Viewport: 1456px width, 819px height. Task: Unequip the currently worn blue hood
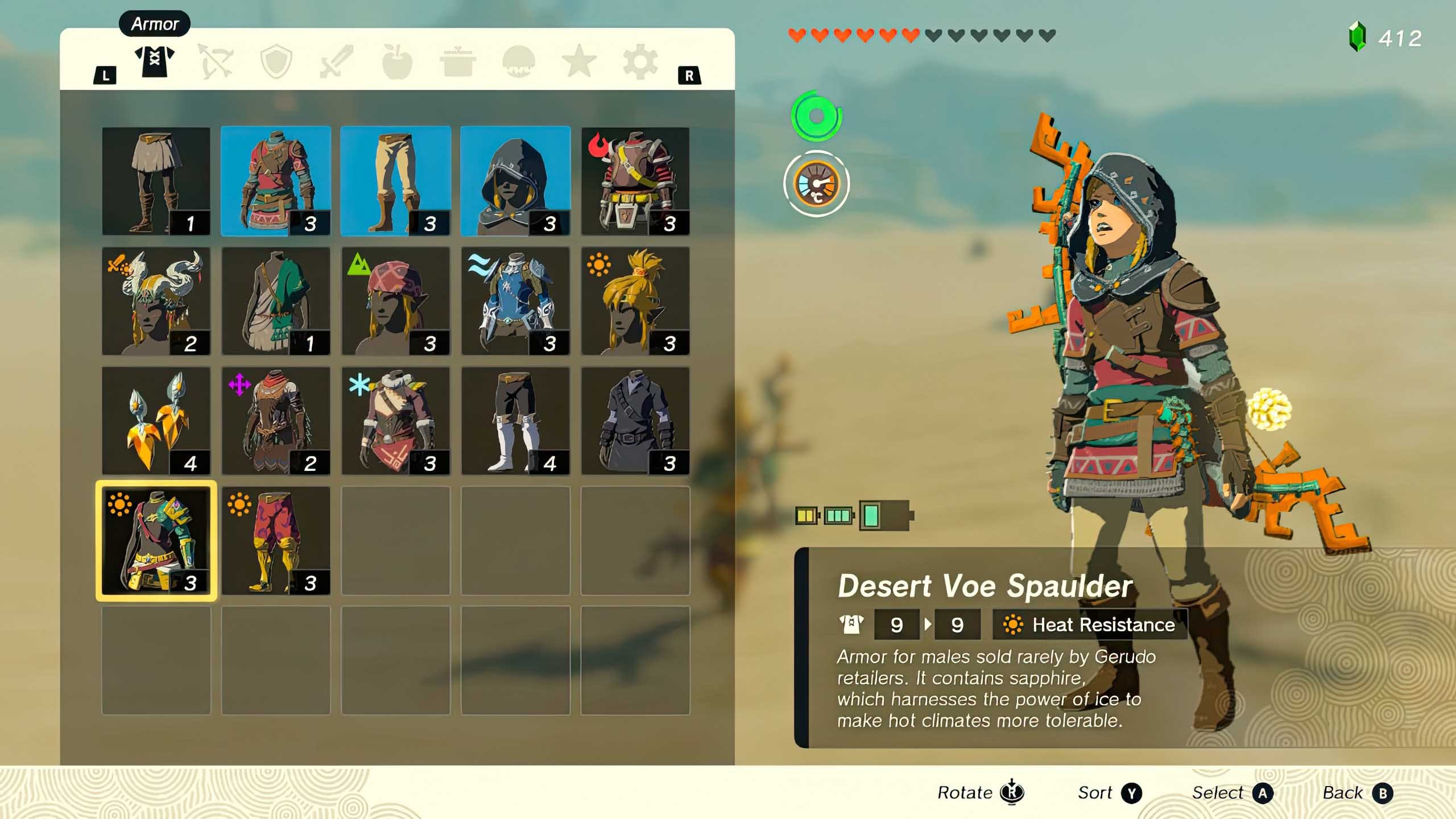(516, 182)
